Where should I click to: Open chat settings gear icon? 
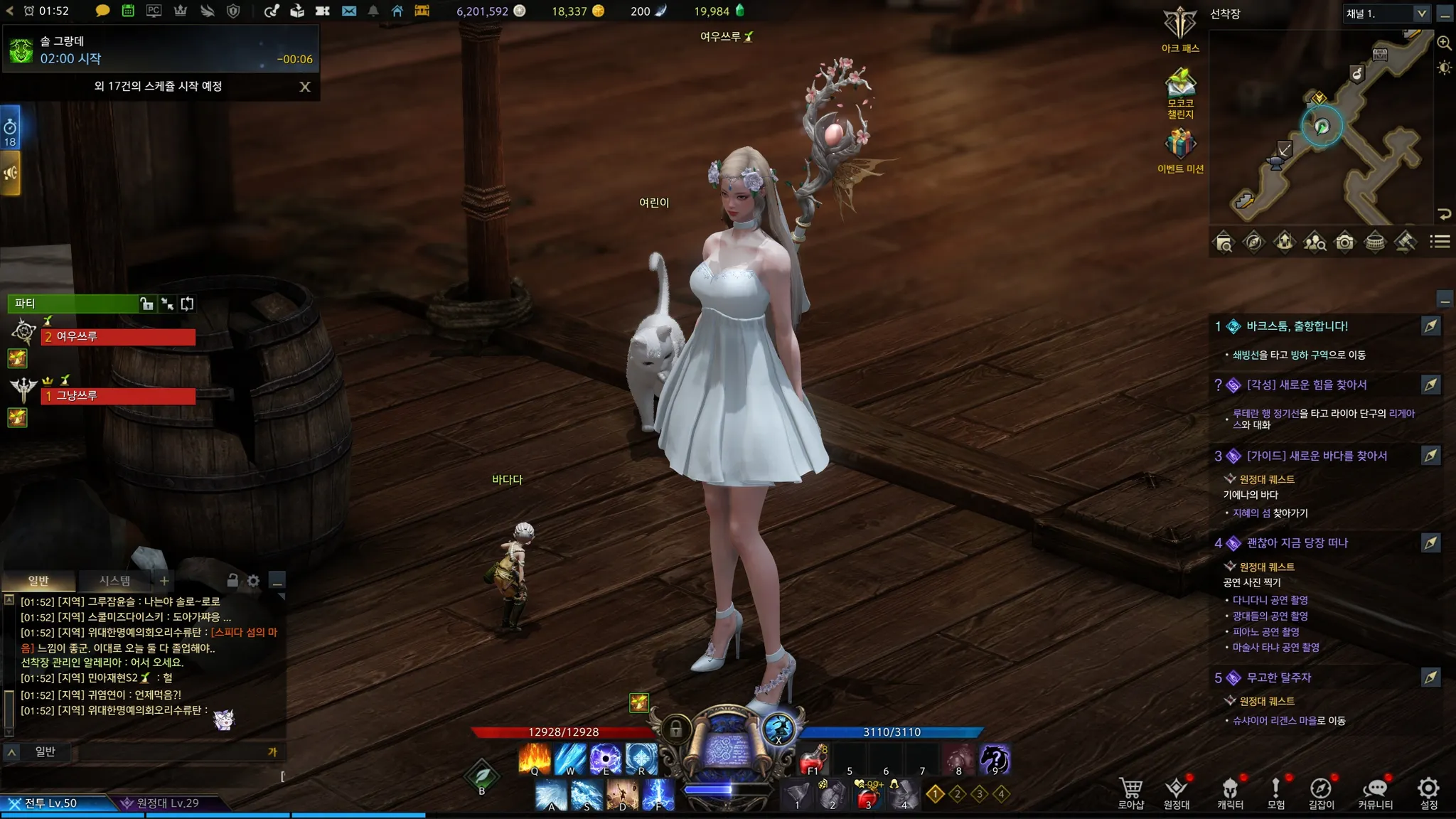254,582
